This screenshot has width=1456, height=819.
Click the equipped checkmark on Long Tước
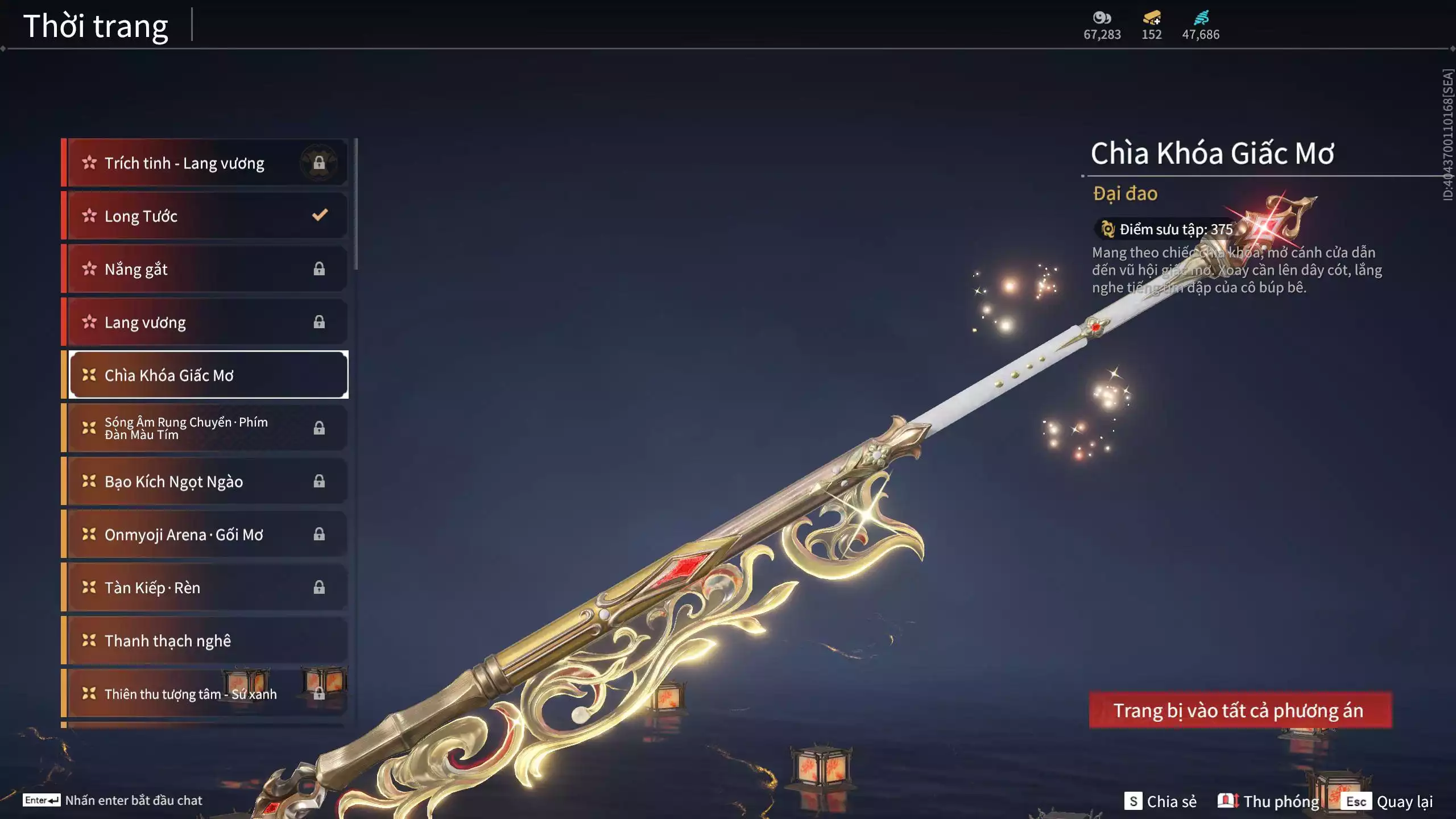click(319, 215)
